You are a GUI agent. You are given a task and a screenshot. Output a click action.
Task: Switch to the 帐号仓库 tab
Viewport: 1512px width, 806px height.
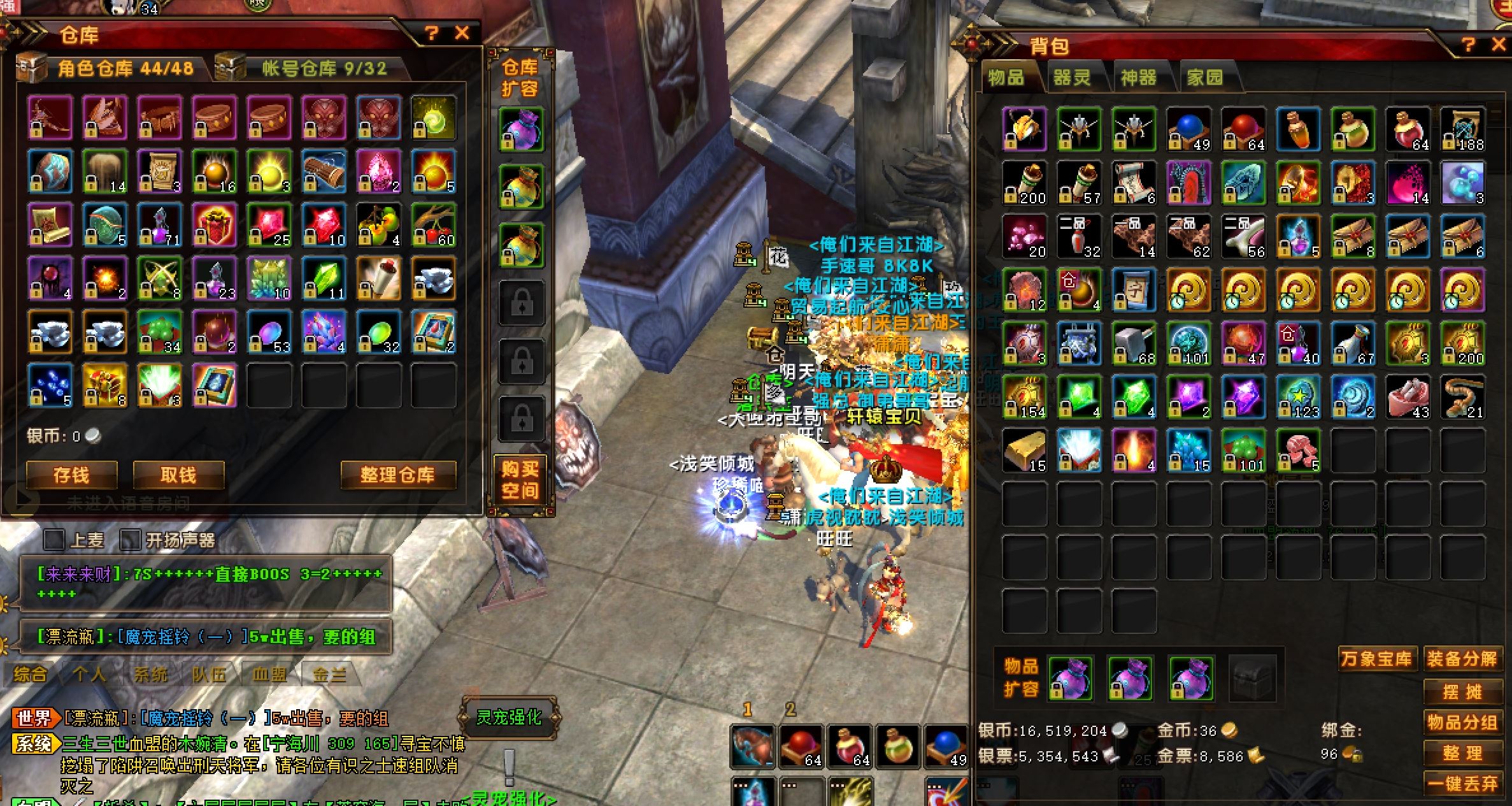pyautogui.click(x=324, y=68)
